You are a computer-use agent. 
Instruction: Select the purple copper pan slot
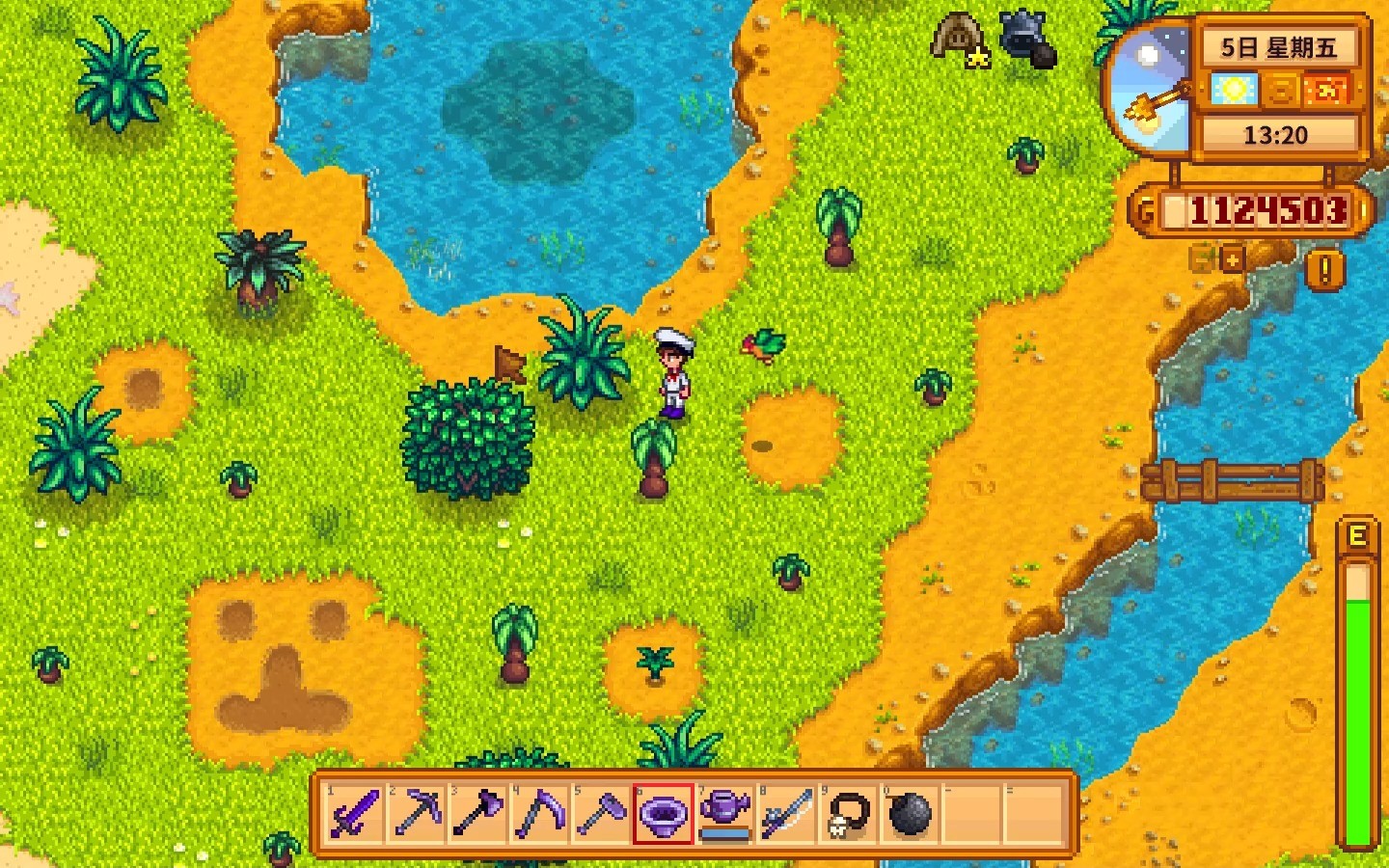click(663, 814)
